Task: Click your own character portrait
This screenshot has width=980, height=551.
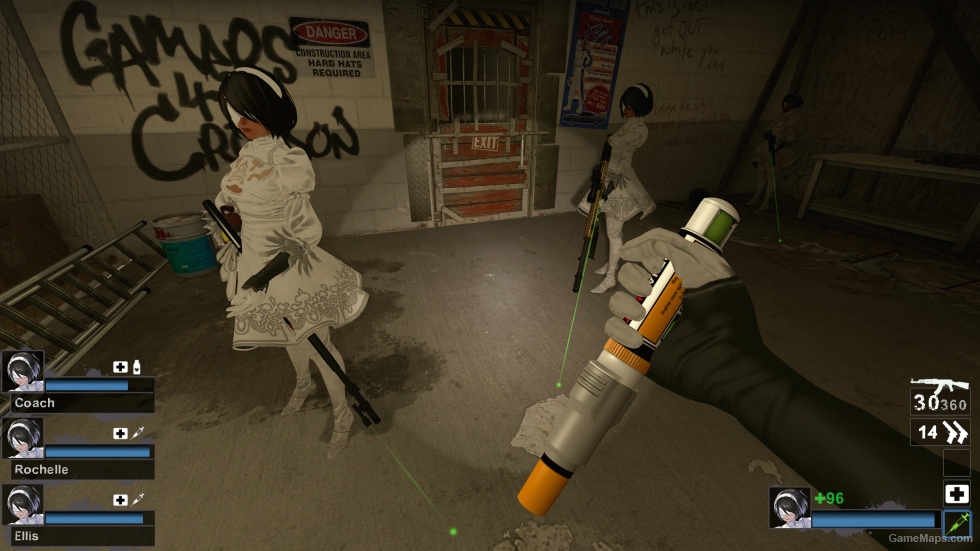Action: tap(789, 507)
